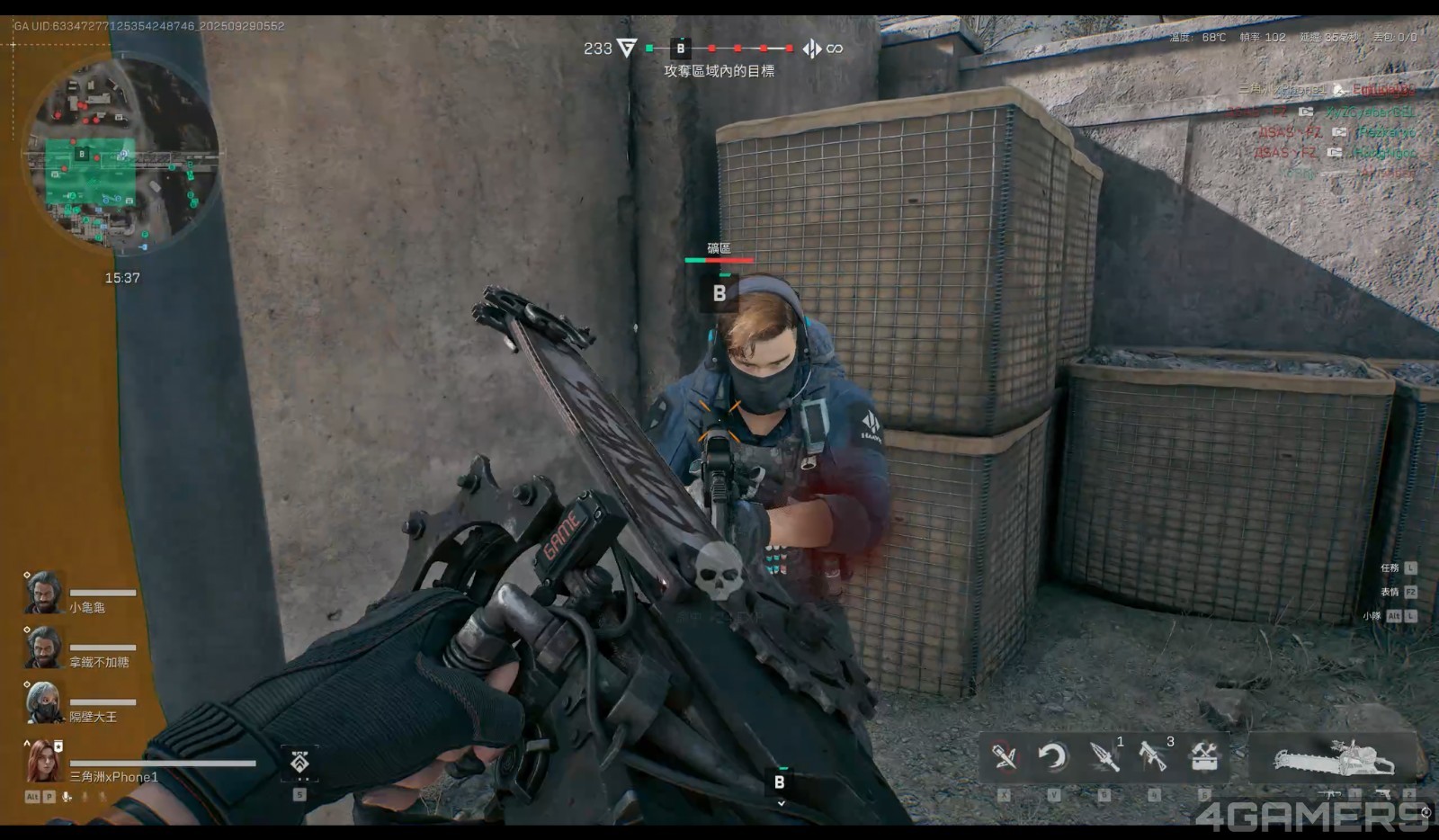Activate the chevron rank ability icon
The width and height of the screenshot is (1439, 840).
(300, 763)
